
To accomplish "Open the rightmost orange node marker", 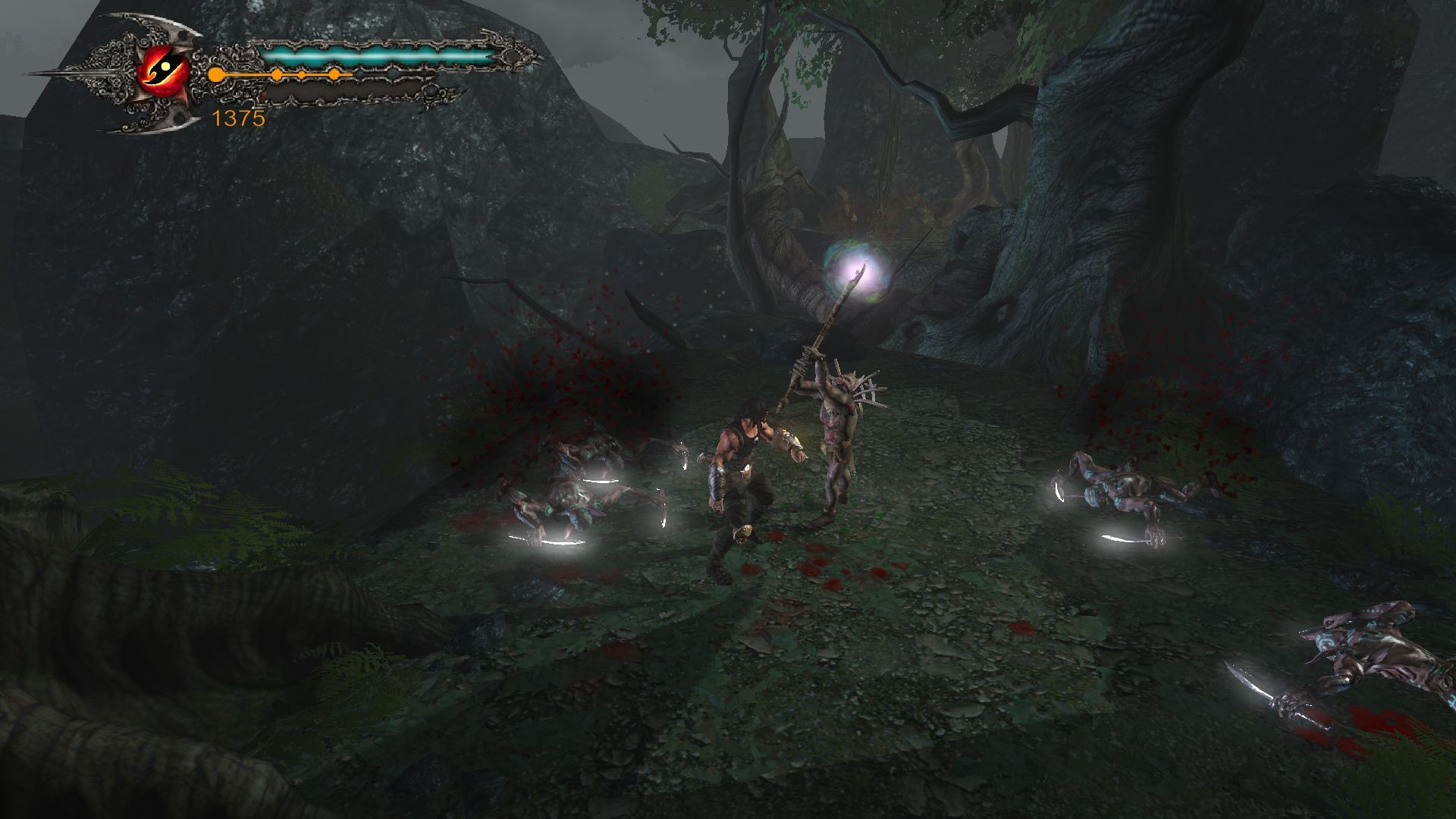I will (x=334, y=74).
